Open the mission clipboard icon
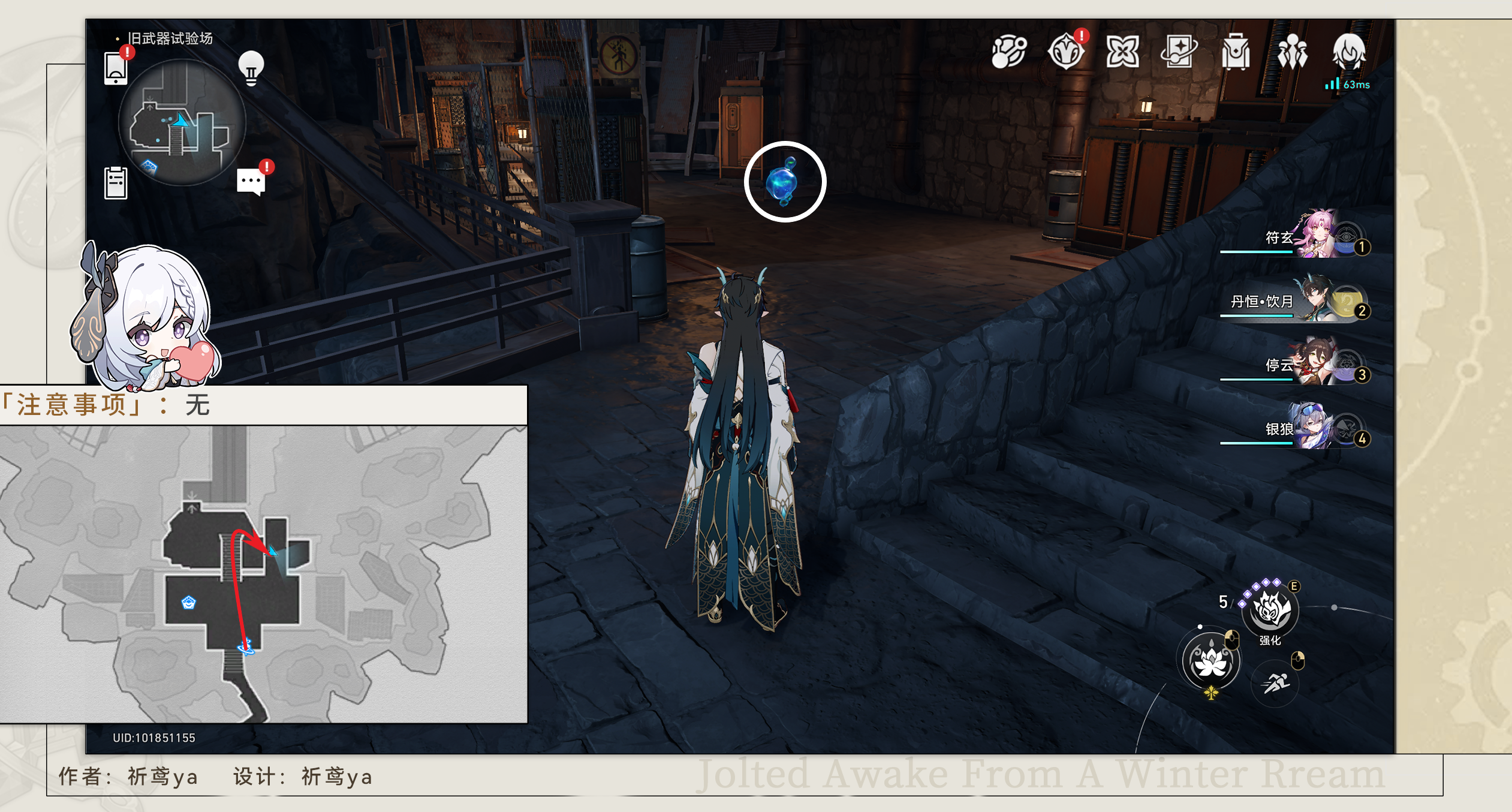Viewport: 1512px width, 812px height. pyautogui.click(x=116, y=182)
